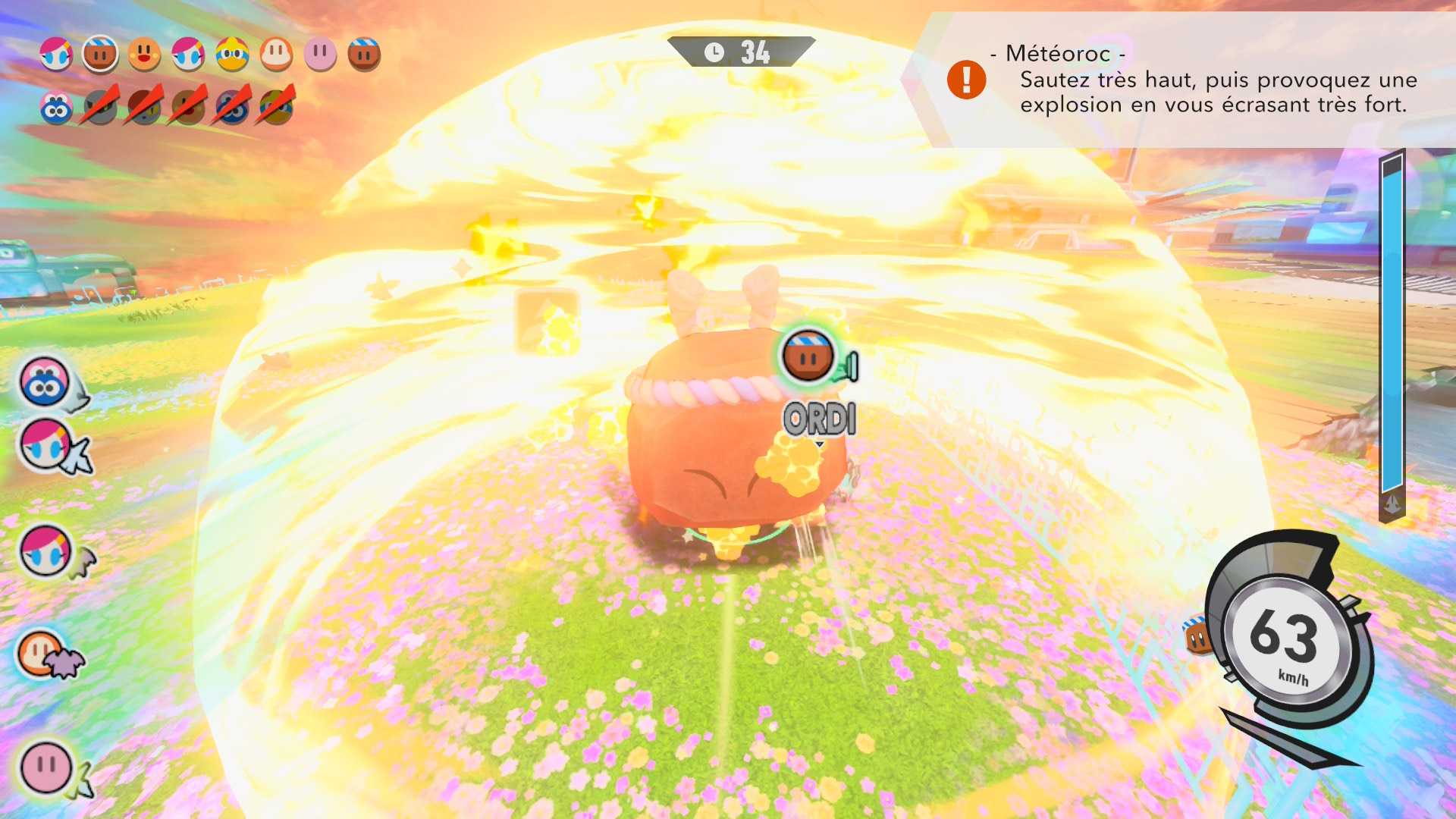The image size is (1456, 819).
Task: Click the ORDI player marker icon
Action: pos(808,356)
